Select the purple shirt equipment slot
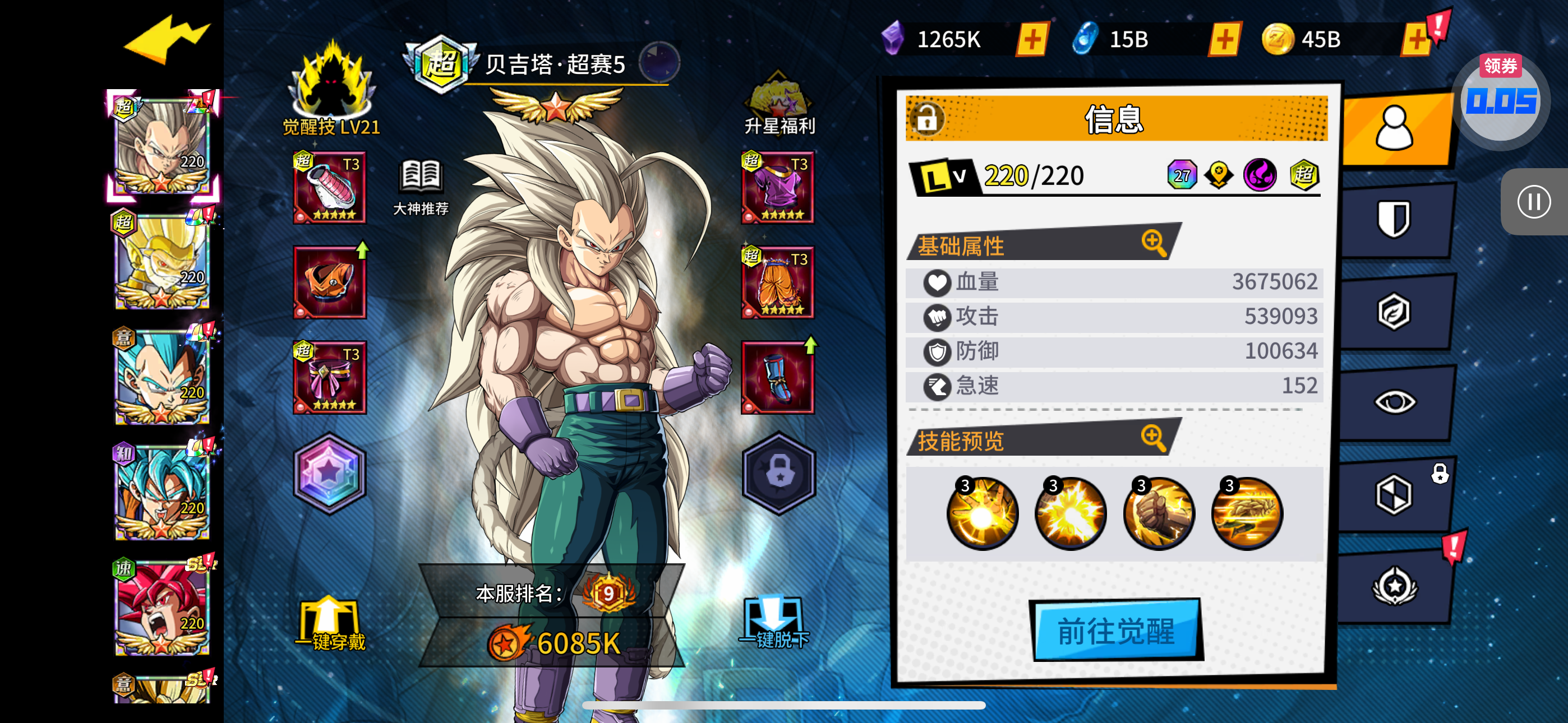 [x=777, y=187]
